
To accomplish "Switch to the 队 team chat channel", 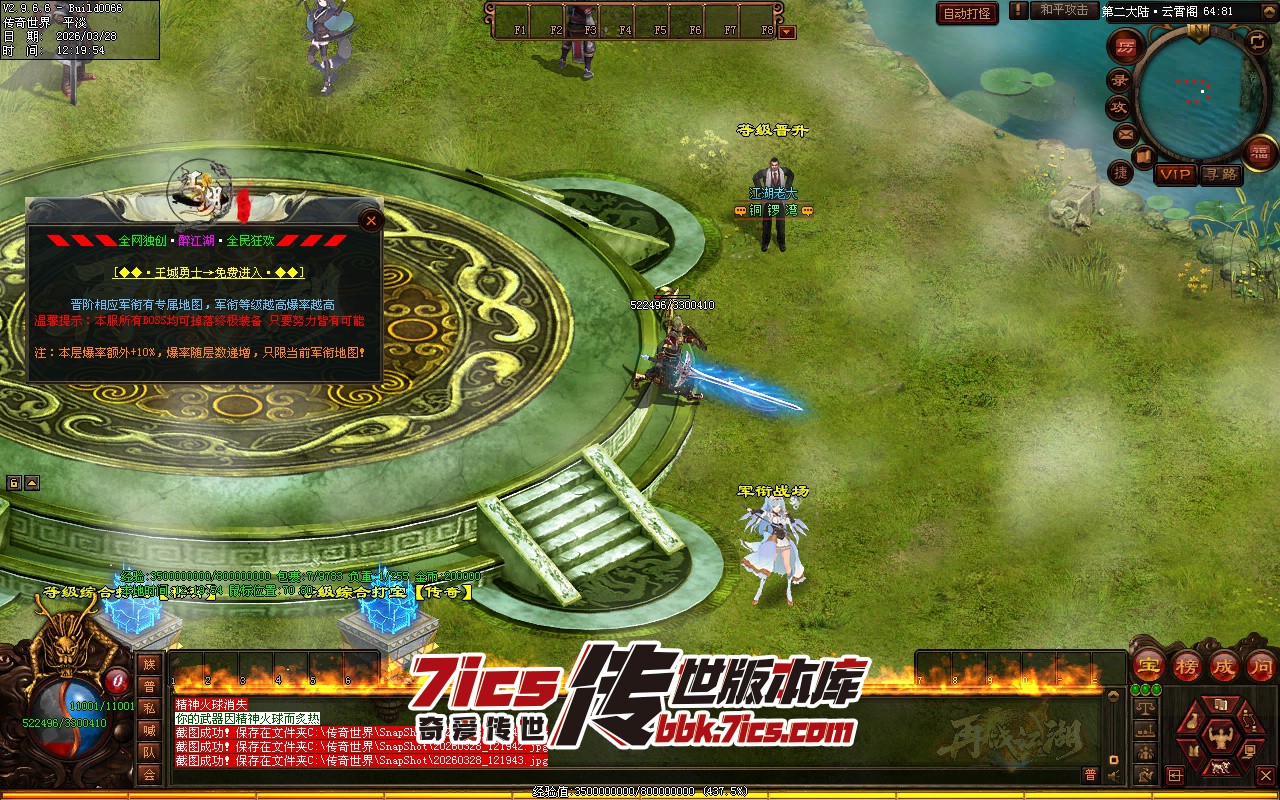I will click(x=149, y=752).
